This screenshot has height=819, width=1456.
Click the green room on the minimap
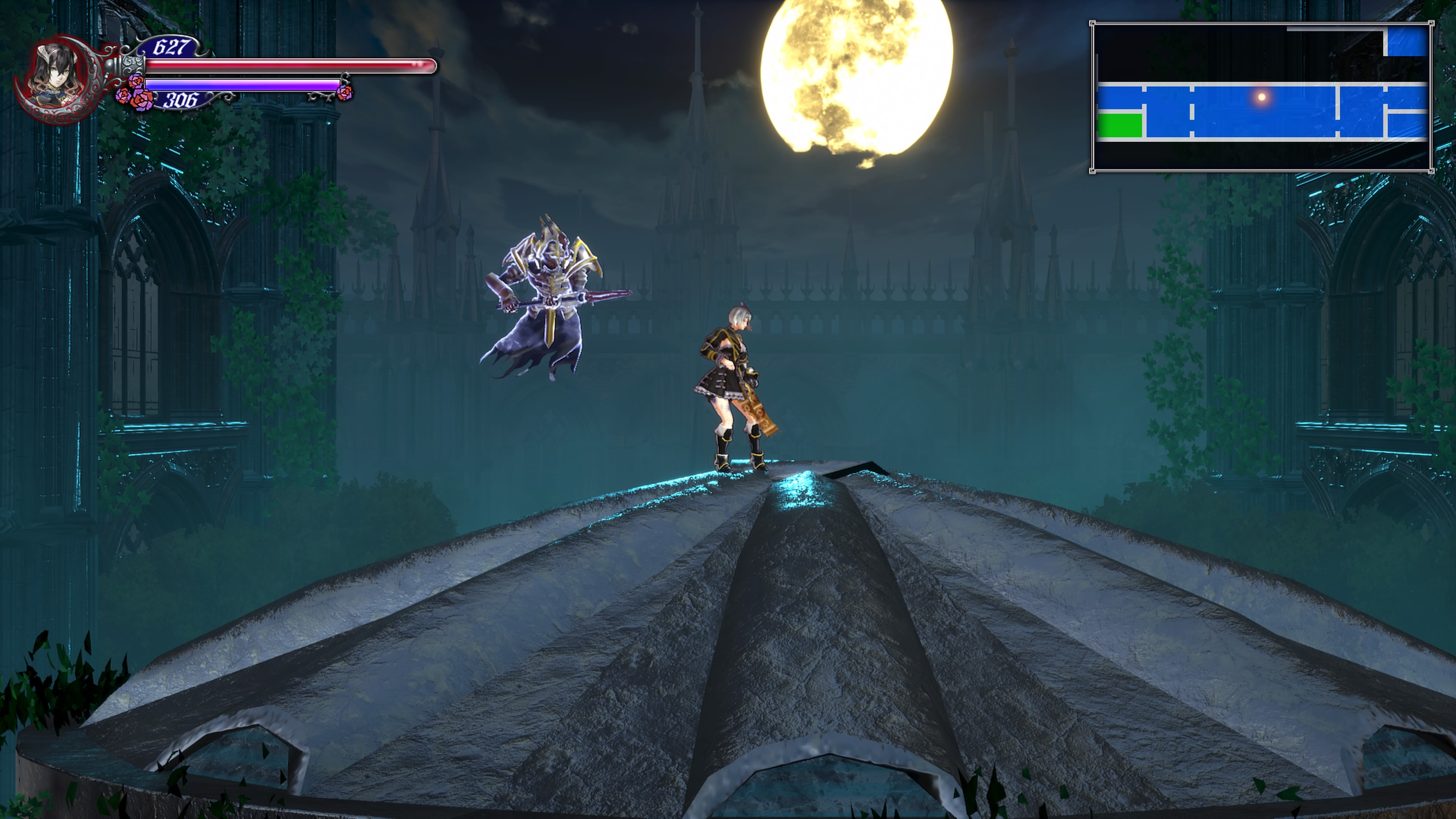pyautogui.click(x=1119, y=125)
